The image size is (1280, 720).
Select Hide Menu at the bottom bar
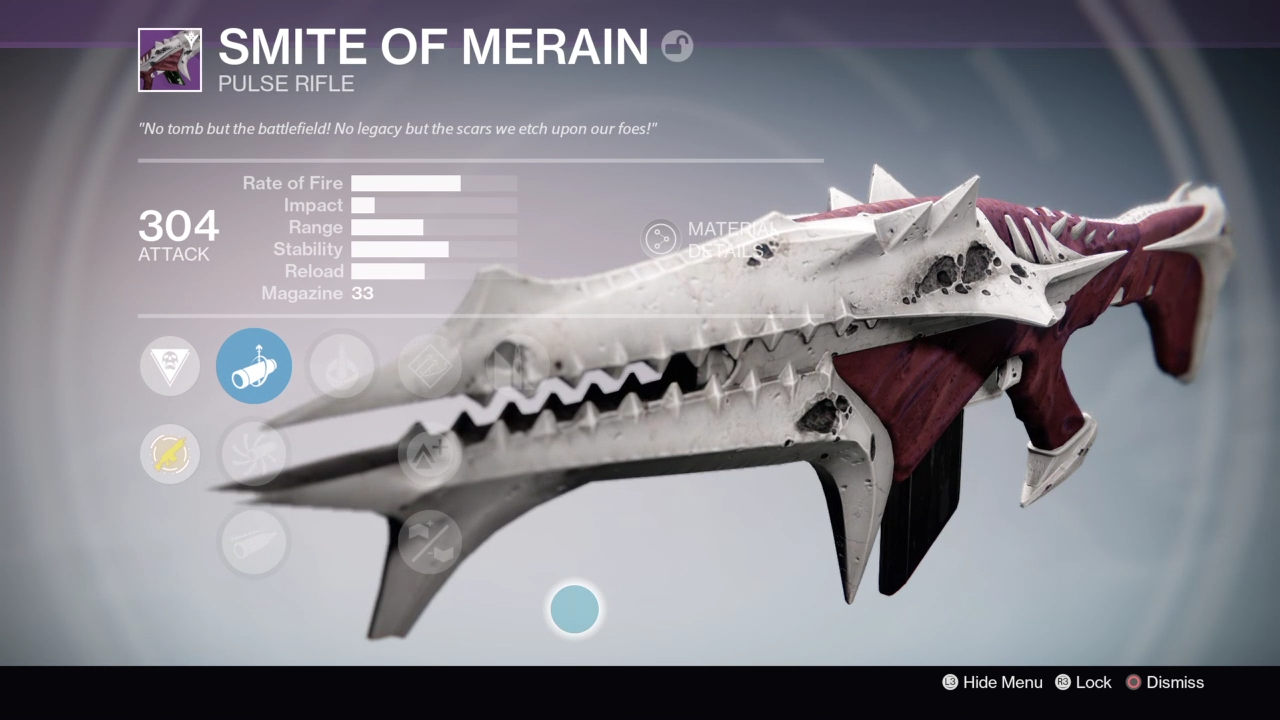click(992, 682)
